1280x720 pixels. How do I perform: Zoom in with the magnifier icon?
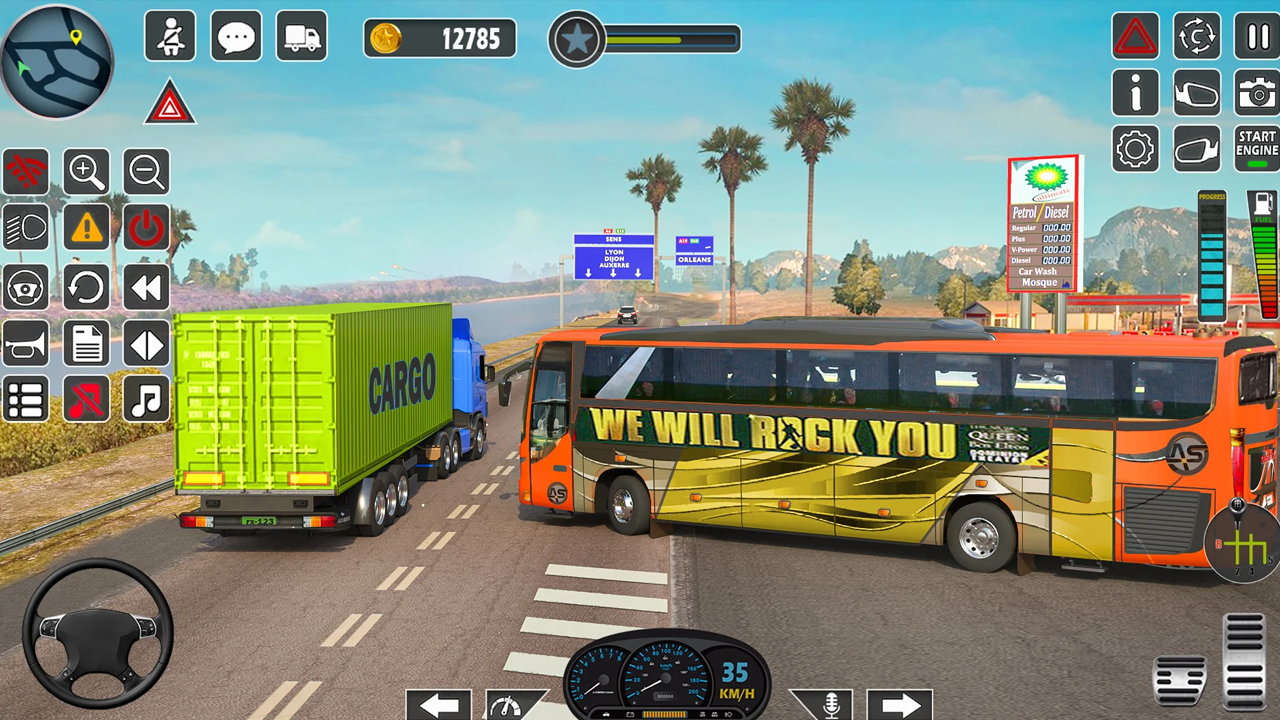(x=86, y=172)
